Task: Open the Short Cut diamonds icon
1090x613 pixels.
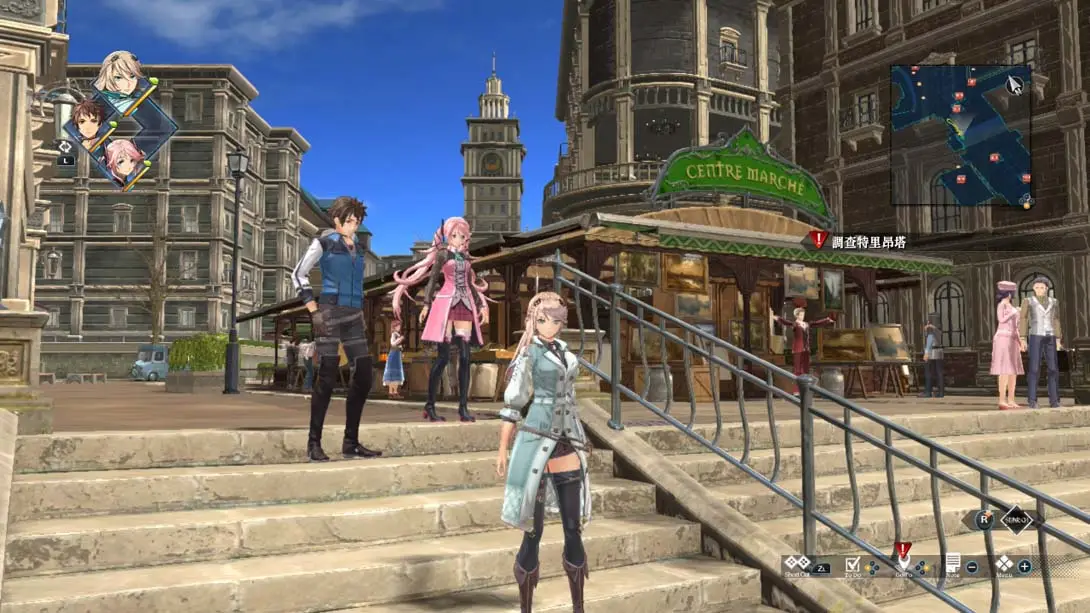Action: coord(797,563)
